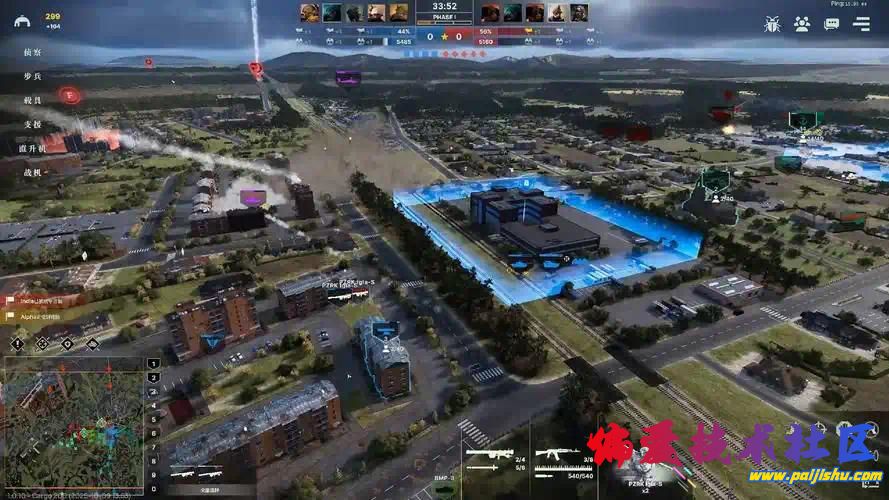Click the bug report icon
The height and width of the screenshot is (500, 889).
click(771, 23)
